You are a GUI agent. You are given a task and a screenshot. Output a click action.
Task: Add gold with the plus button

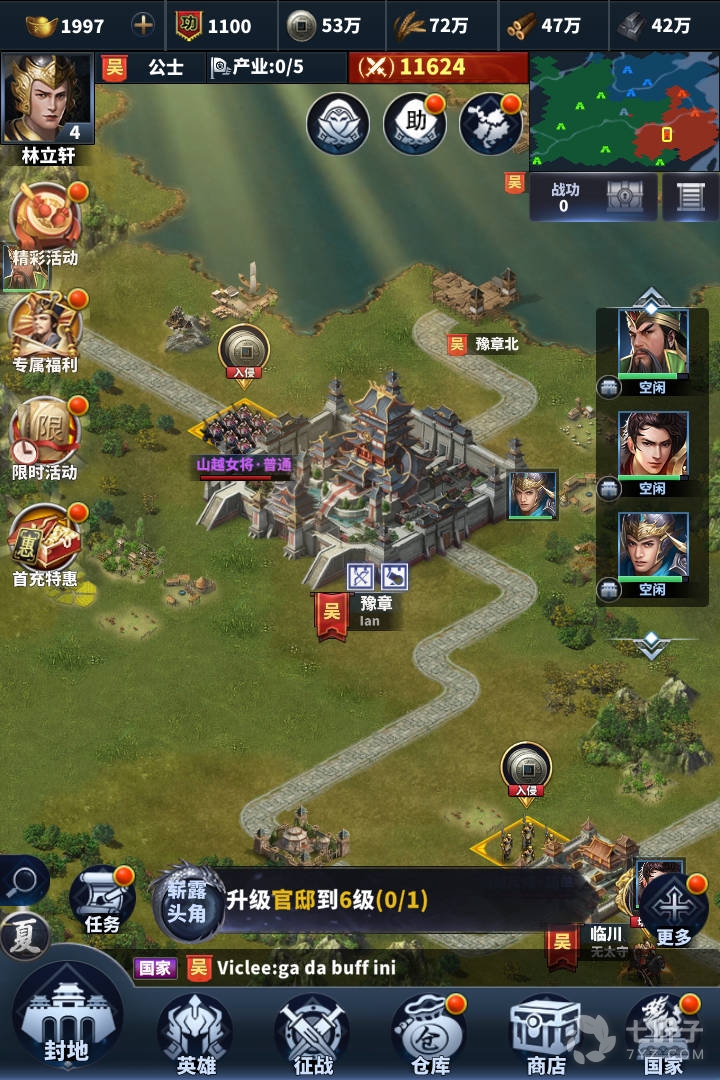click(144, 25)
